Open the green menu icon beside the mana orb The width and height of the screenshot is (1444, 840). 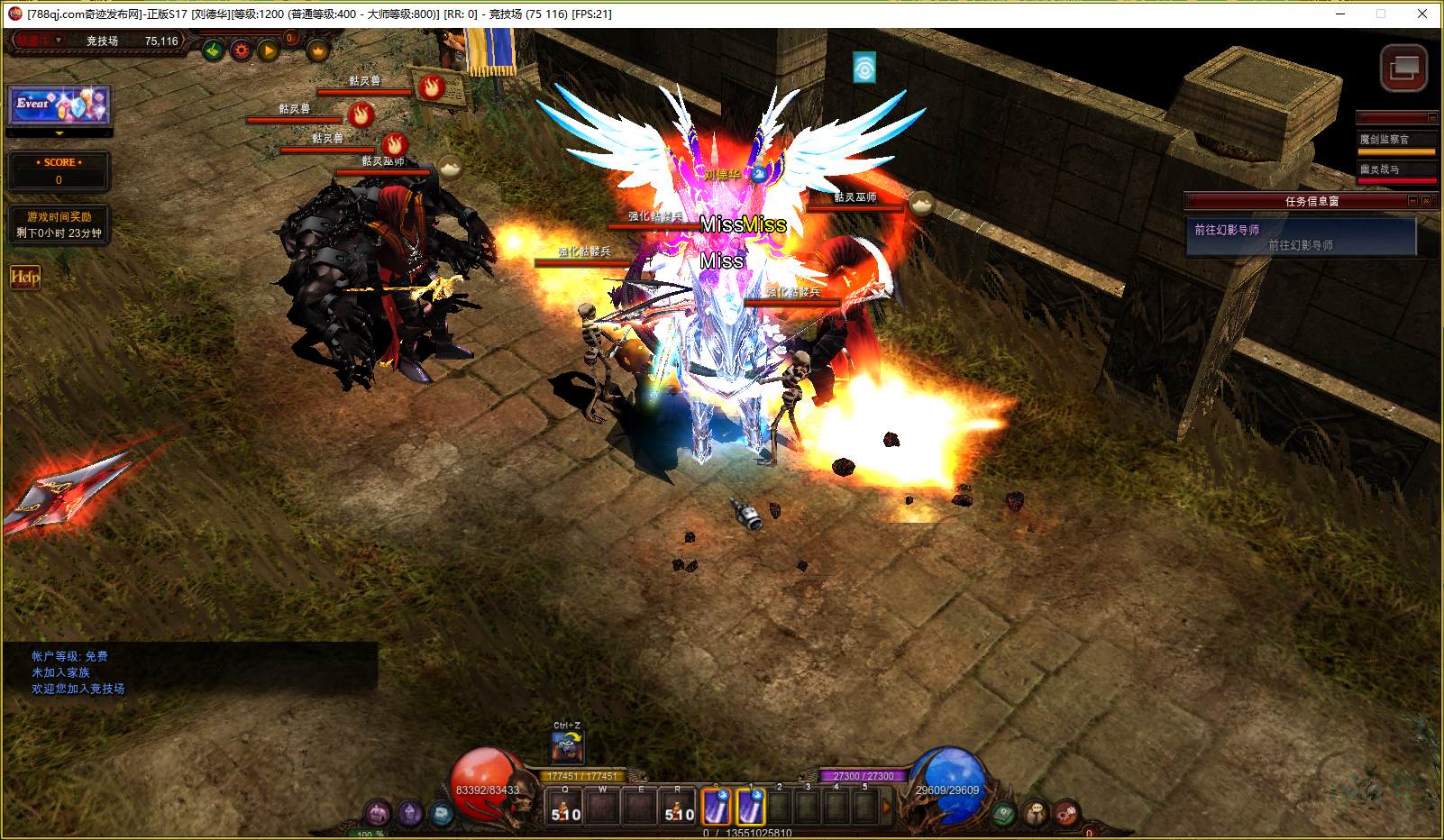(x=1004, y=814)
